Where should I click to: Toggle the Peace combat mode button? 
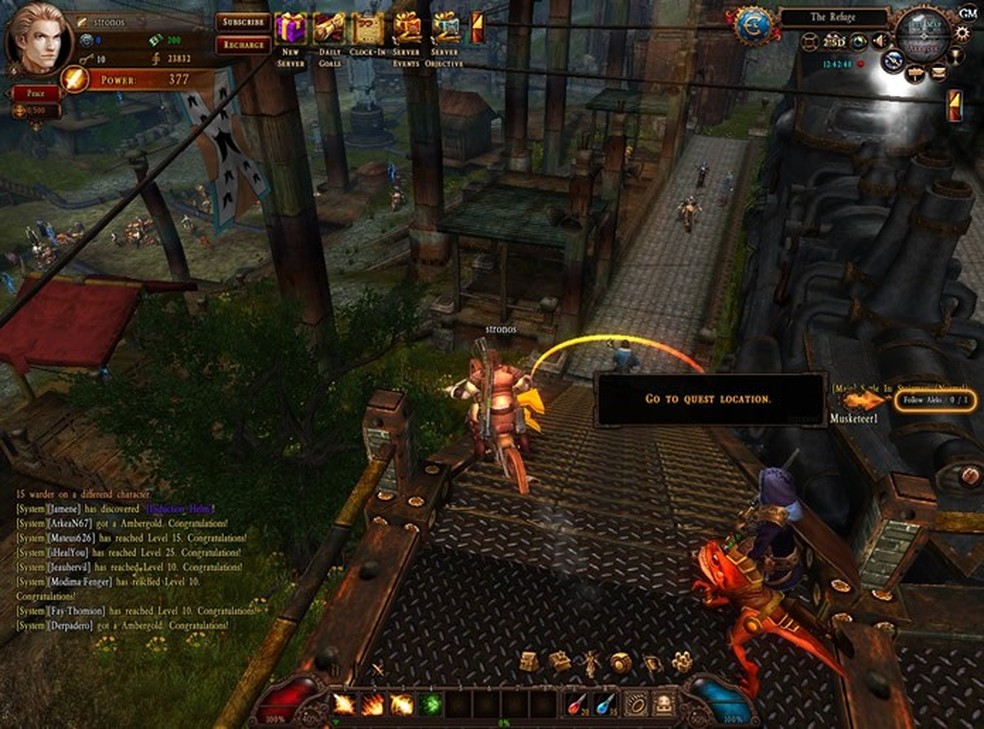click(36, 92)
